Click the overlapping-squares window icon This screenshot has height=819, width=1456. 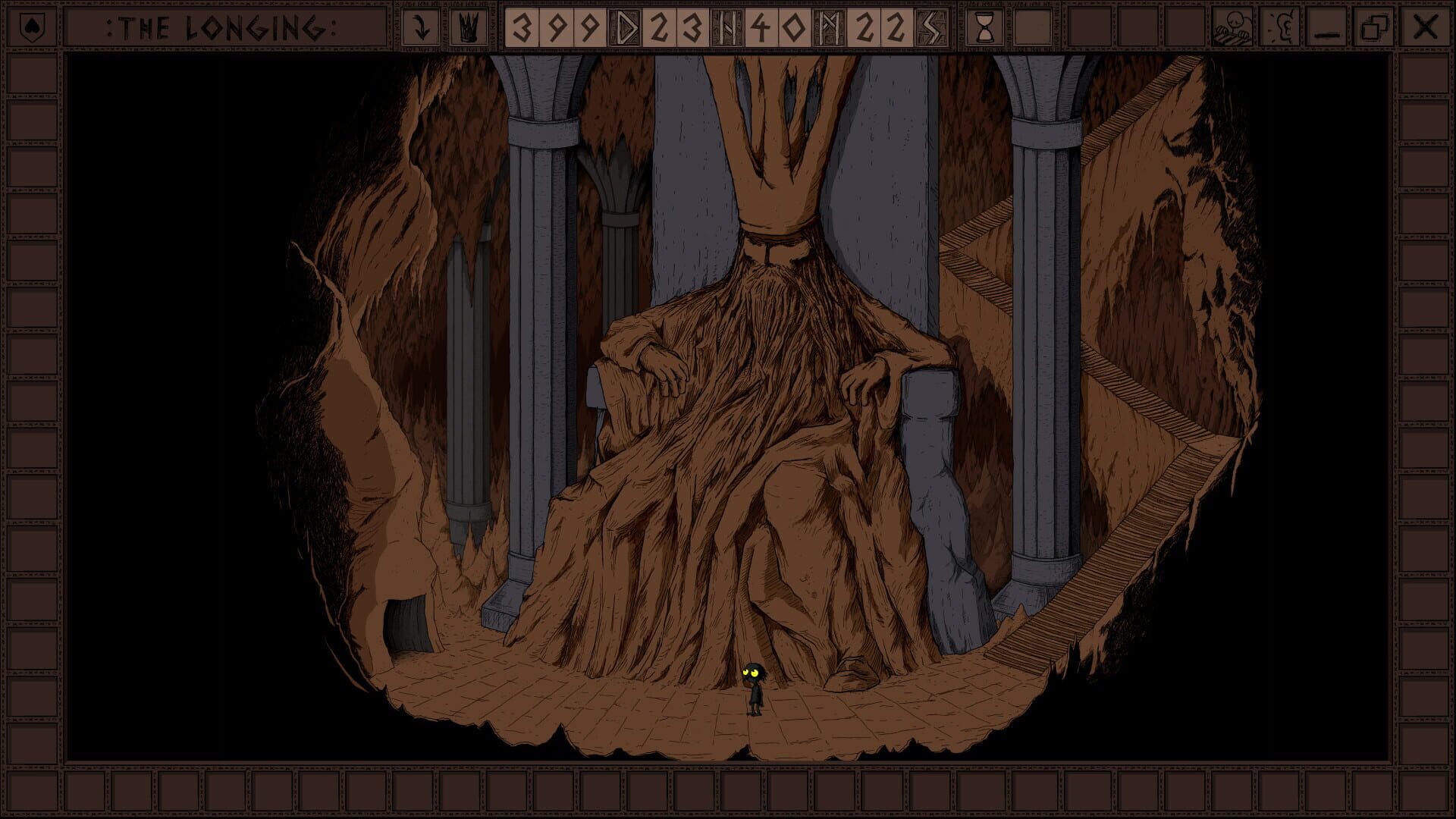(1375, 26)
